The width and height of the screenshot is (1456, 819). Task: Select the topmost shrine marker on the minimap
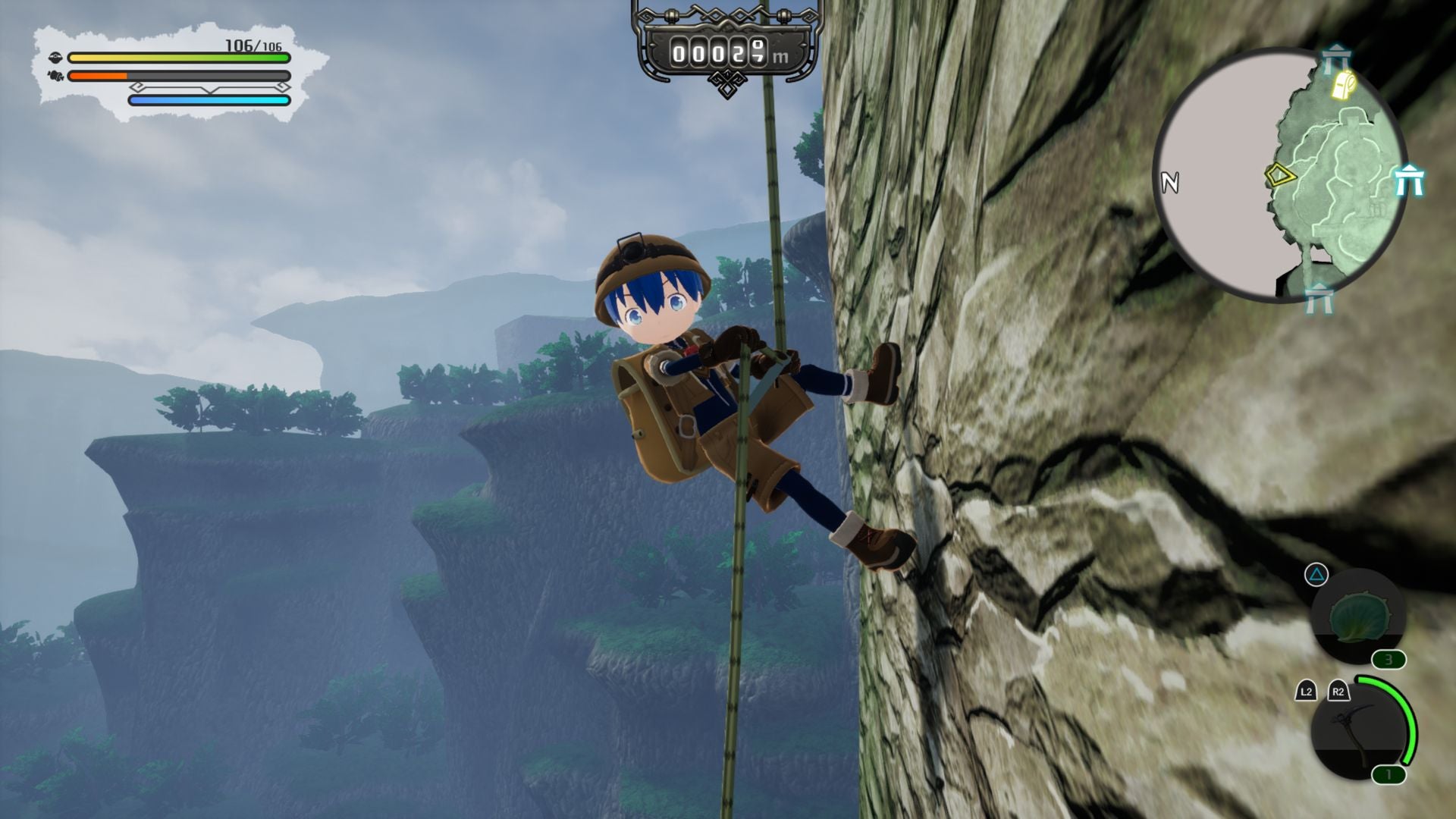(1336, 58)
